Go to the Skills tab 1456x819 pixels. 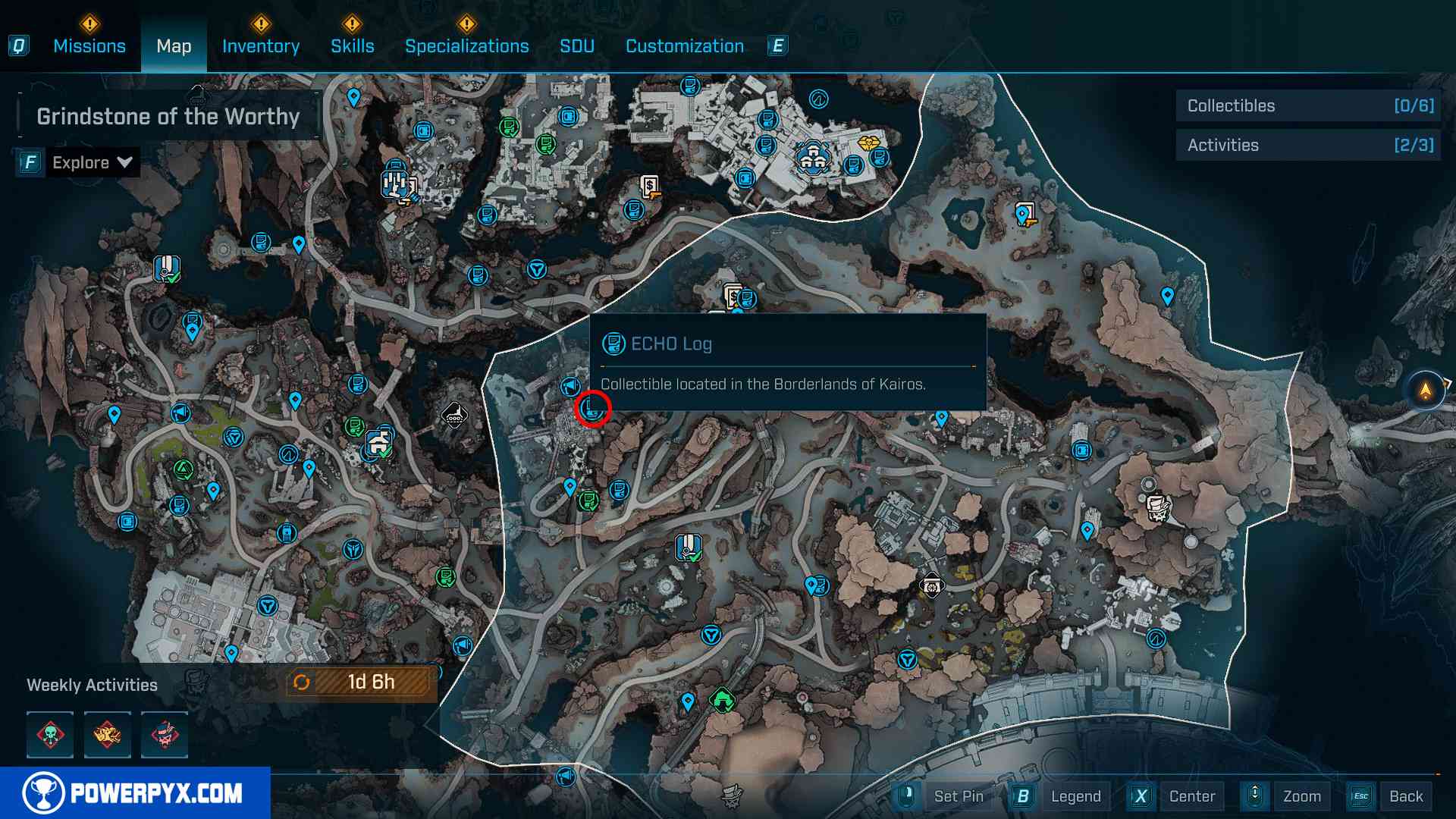point(352,46)
